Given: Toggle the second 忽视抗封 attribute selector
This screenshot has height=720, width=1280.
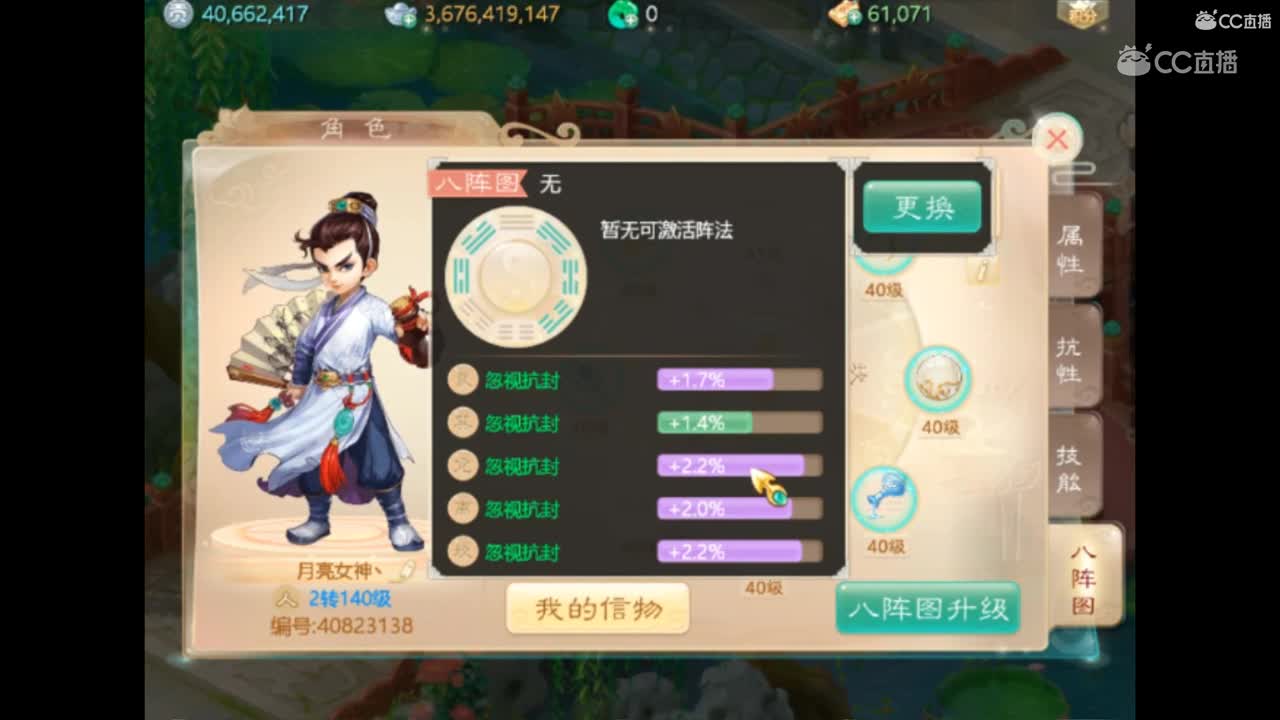Looking at the screenshot, I should pyautogui.click(x=462, y=424).
